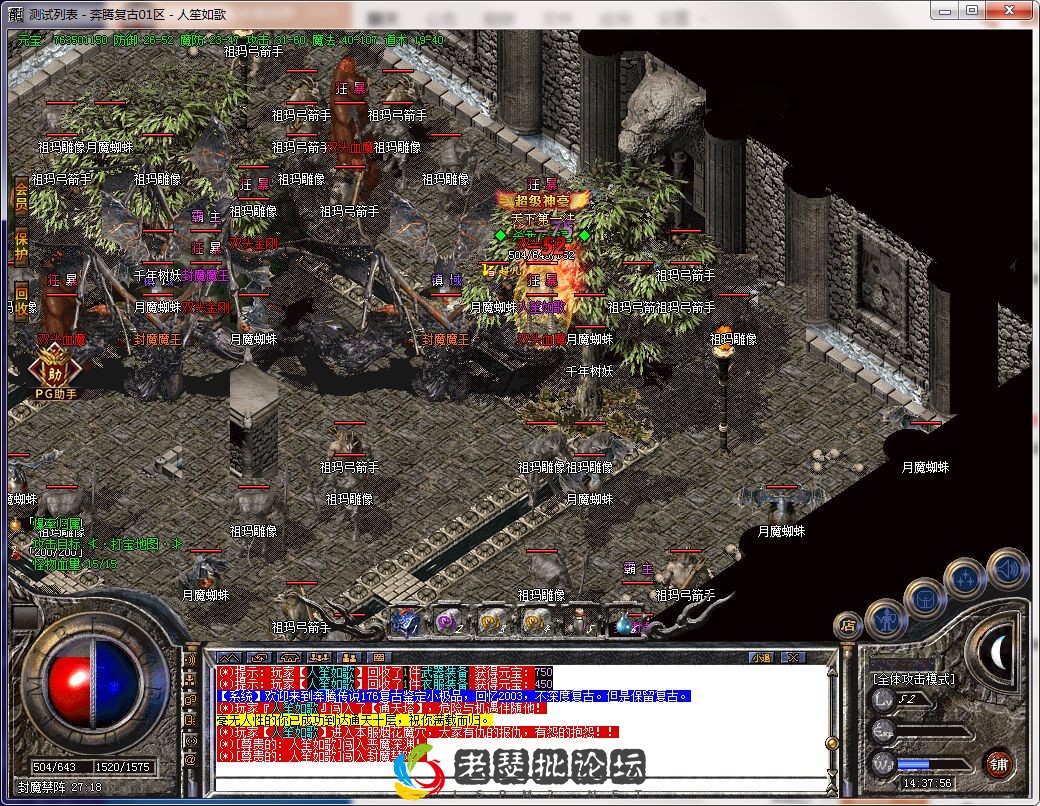
Task: Open the 回收 recycle side button
Action: point(20,300)
